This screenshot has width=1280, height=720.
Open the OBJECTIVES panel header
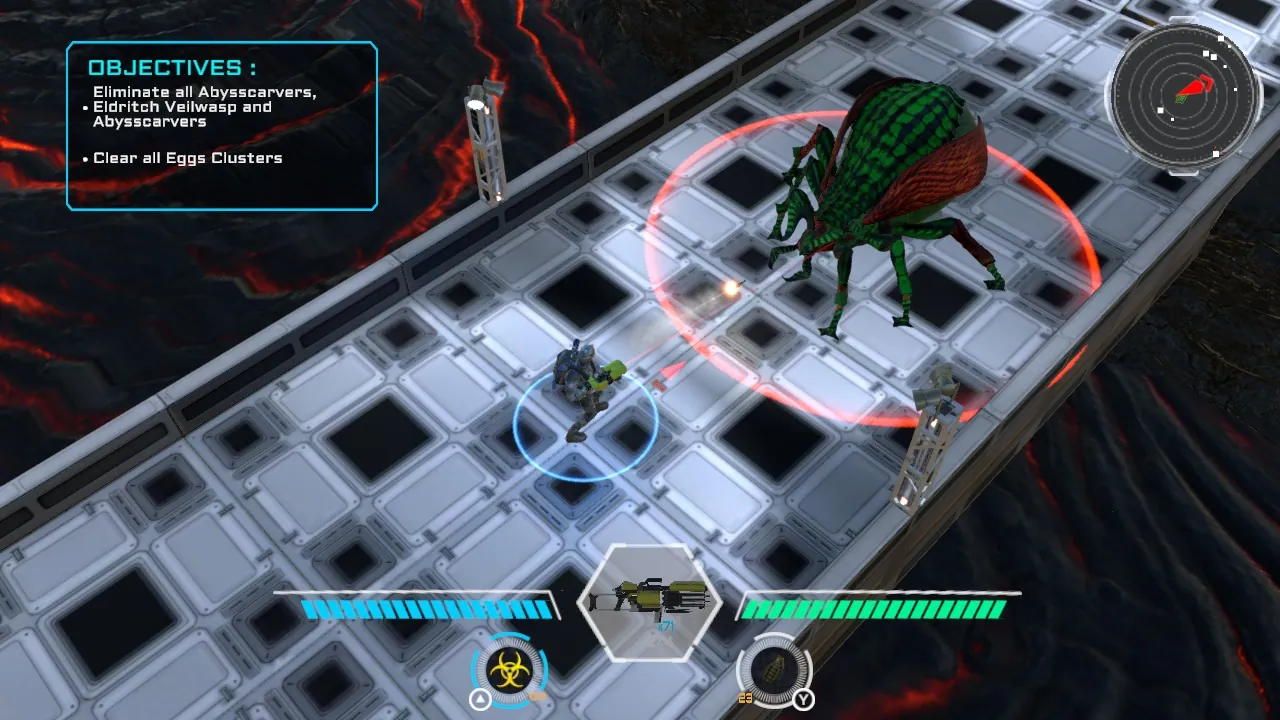click(172, 67)
